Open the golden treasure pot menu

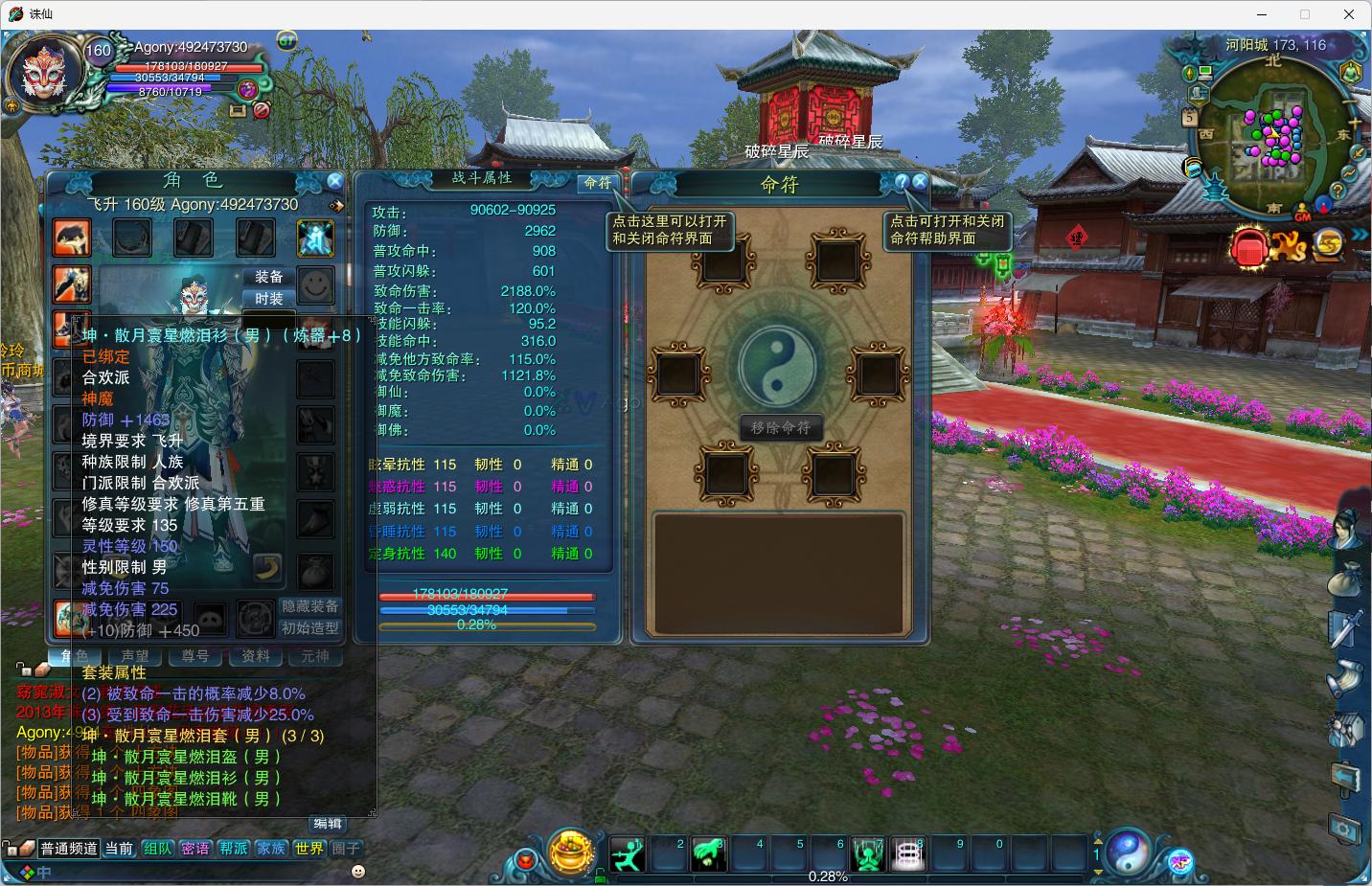[571, 851]
